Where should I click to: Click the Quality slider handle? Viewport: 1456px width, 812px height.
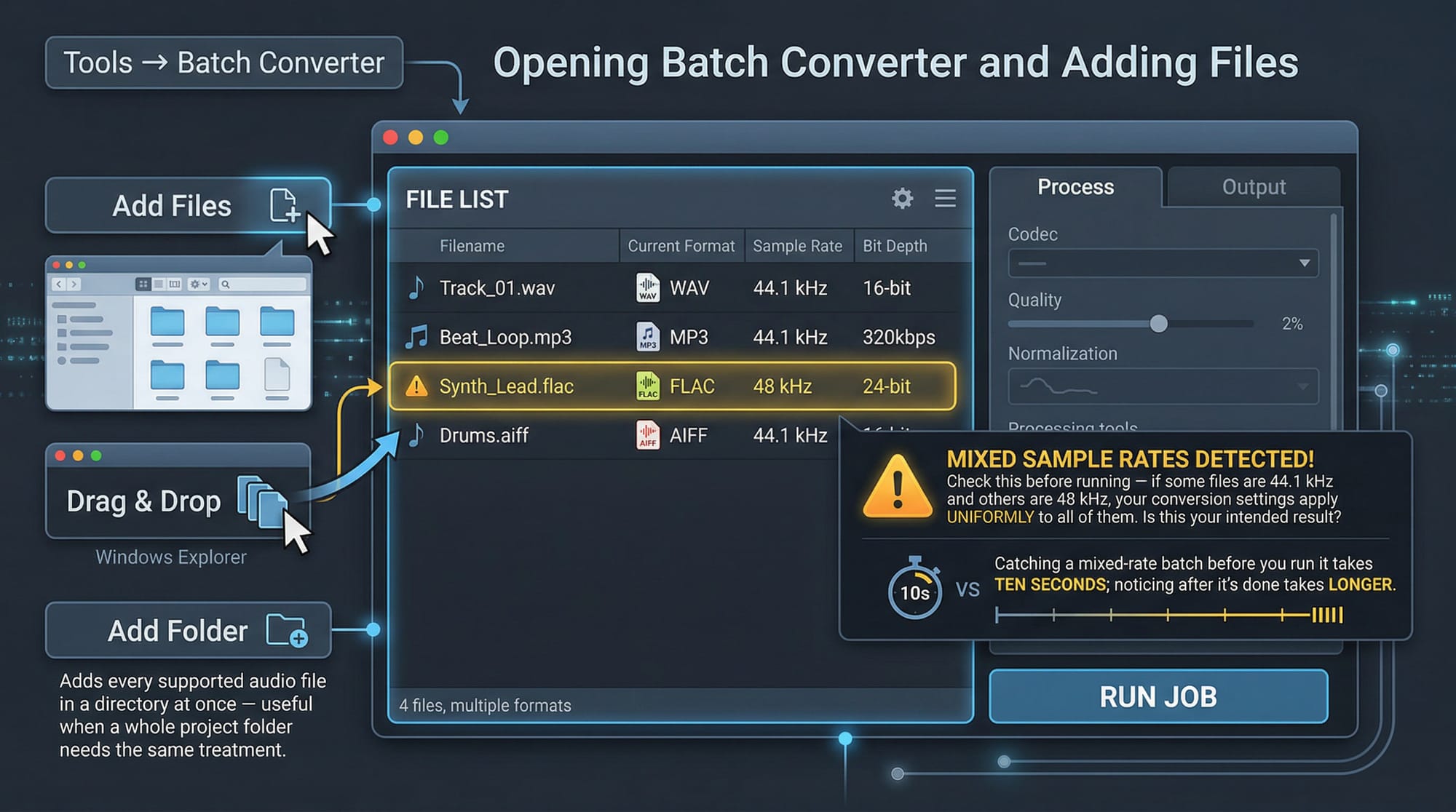point(1158,324)
